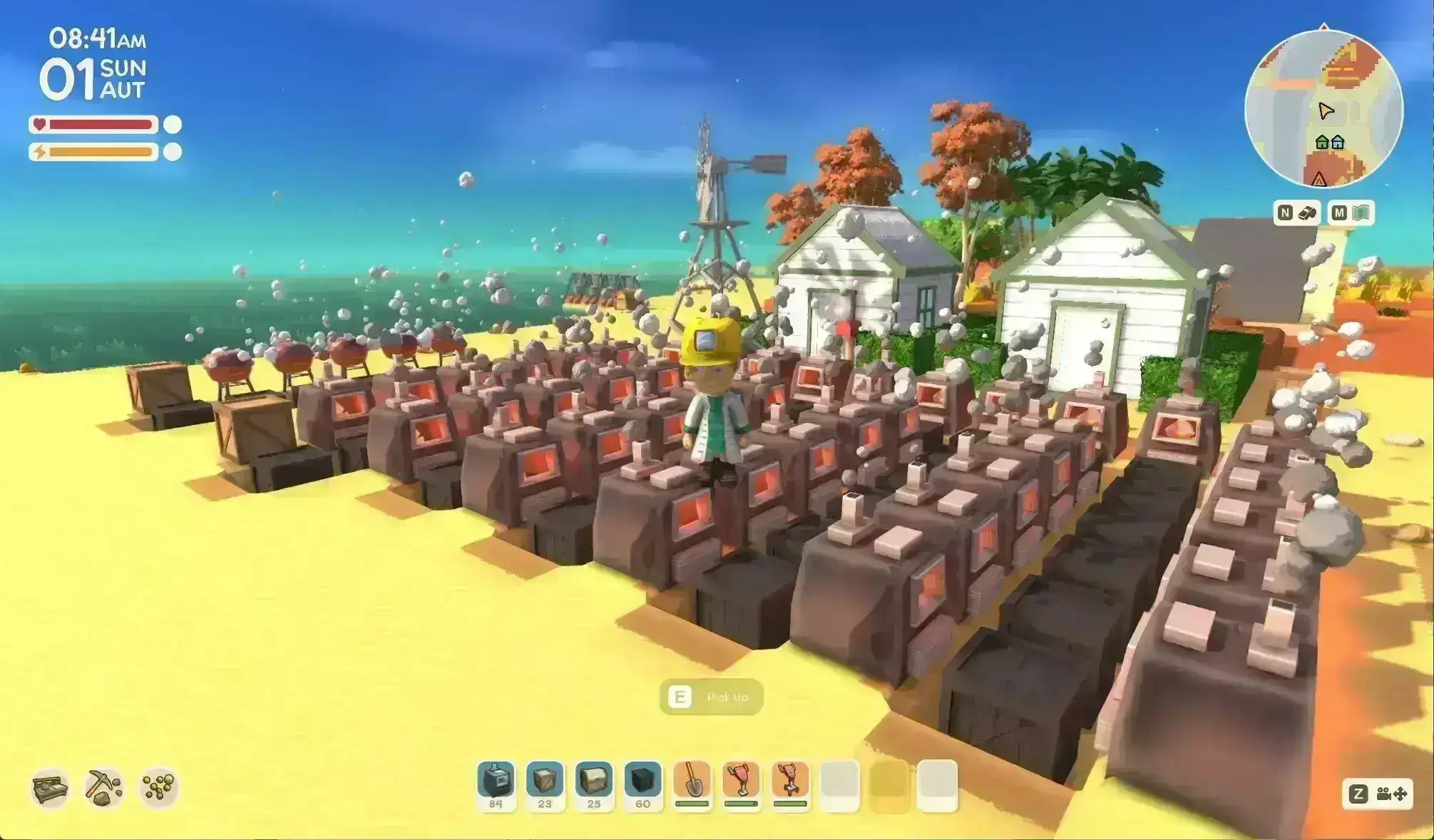Equip the shovel from the hotbar
Screen dimensions: 1434x840
pos(692,784)
